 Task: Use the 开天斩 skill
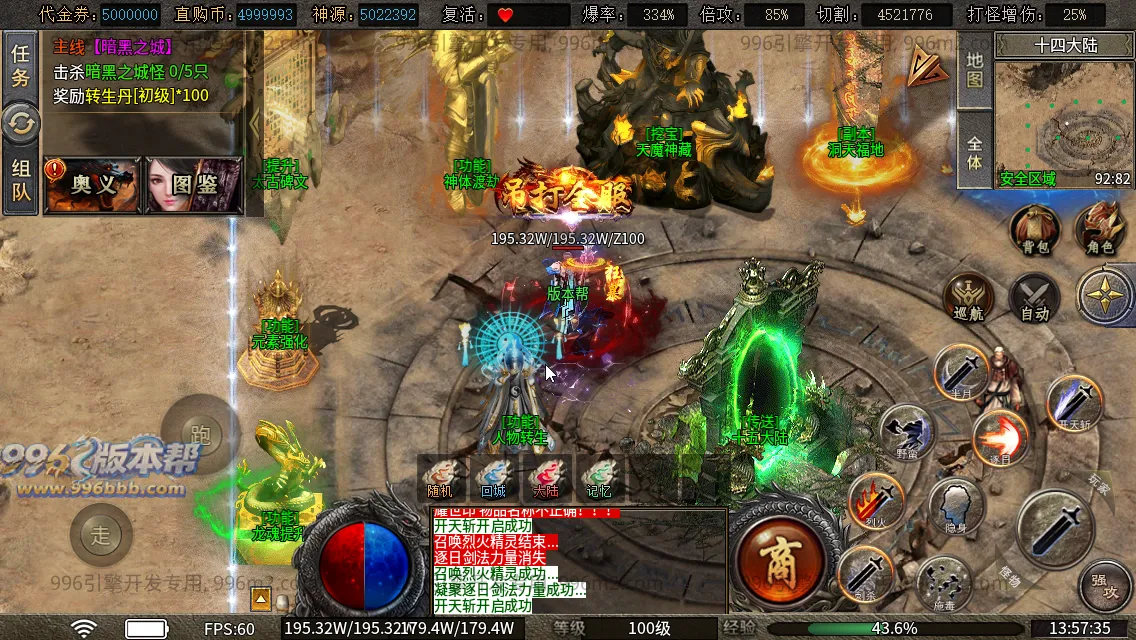(1075, 402)
